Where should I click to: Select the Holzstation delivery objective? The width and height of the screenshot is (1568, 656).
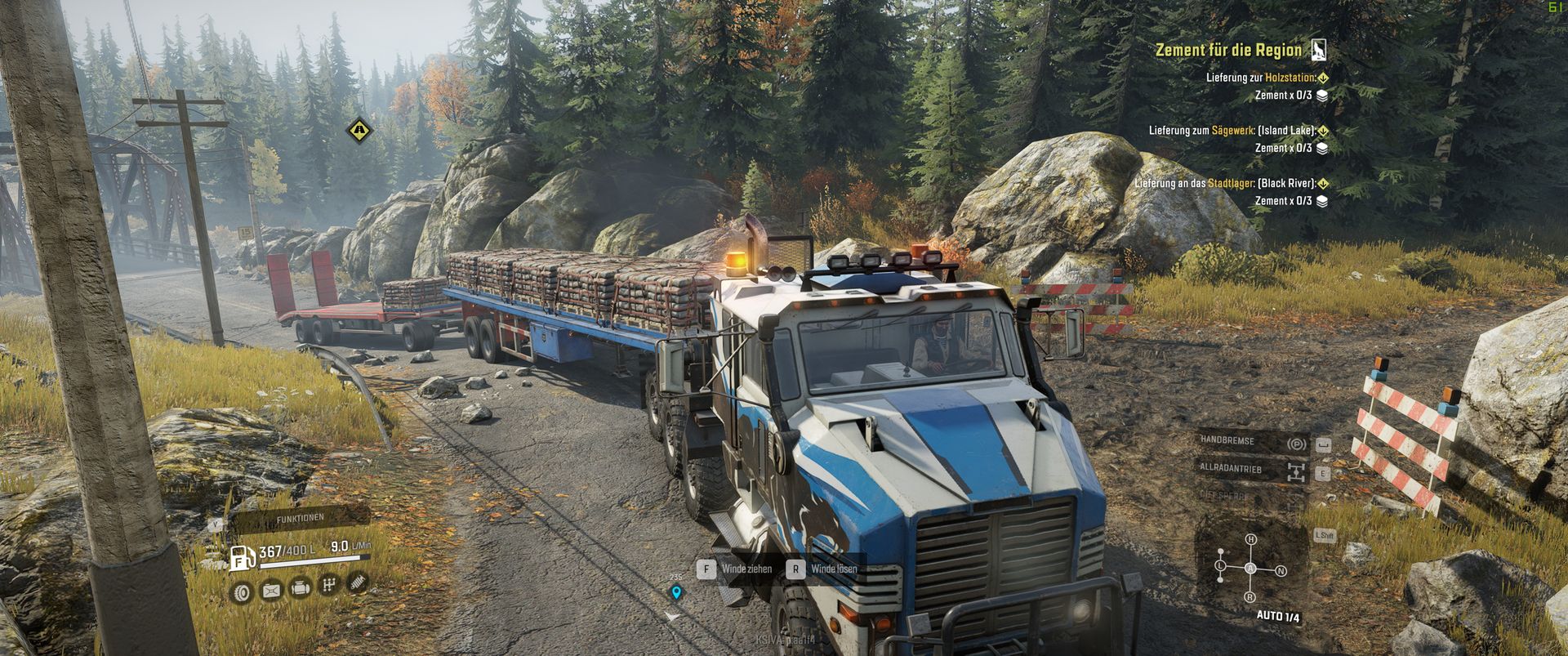(x=1267, y=78)
